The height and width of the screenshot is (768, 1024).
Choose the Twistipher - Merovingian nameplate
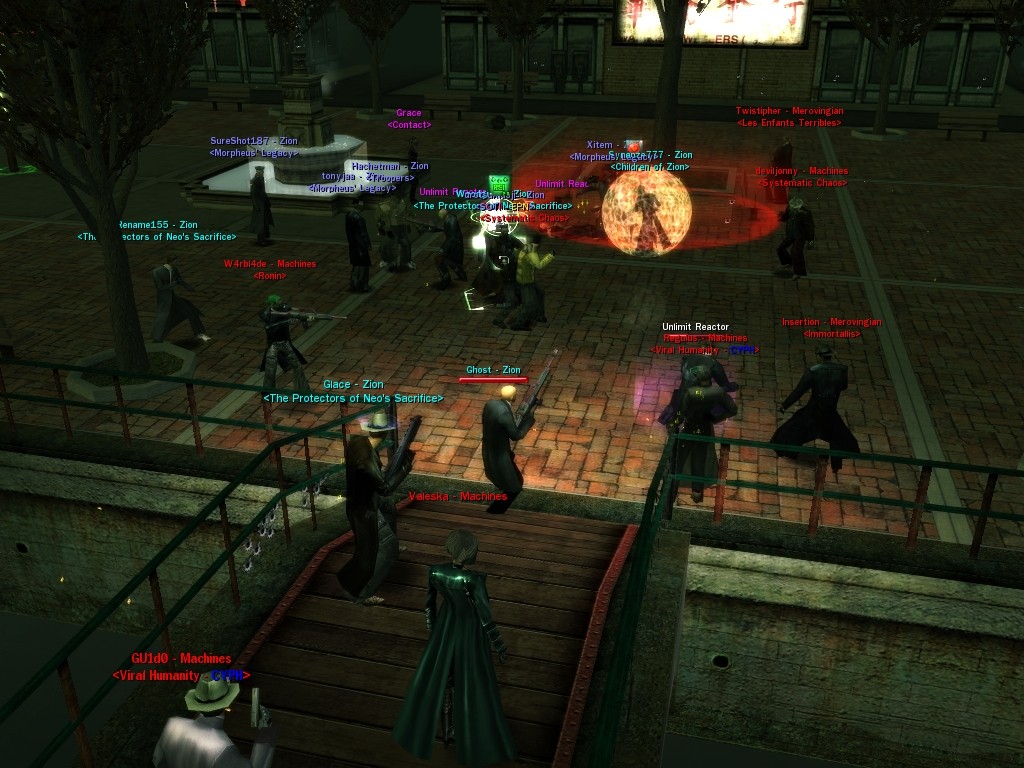pyautogui.click(x=789, y=111)
